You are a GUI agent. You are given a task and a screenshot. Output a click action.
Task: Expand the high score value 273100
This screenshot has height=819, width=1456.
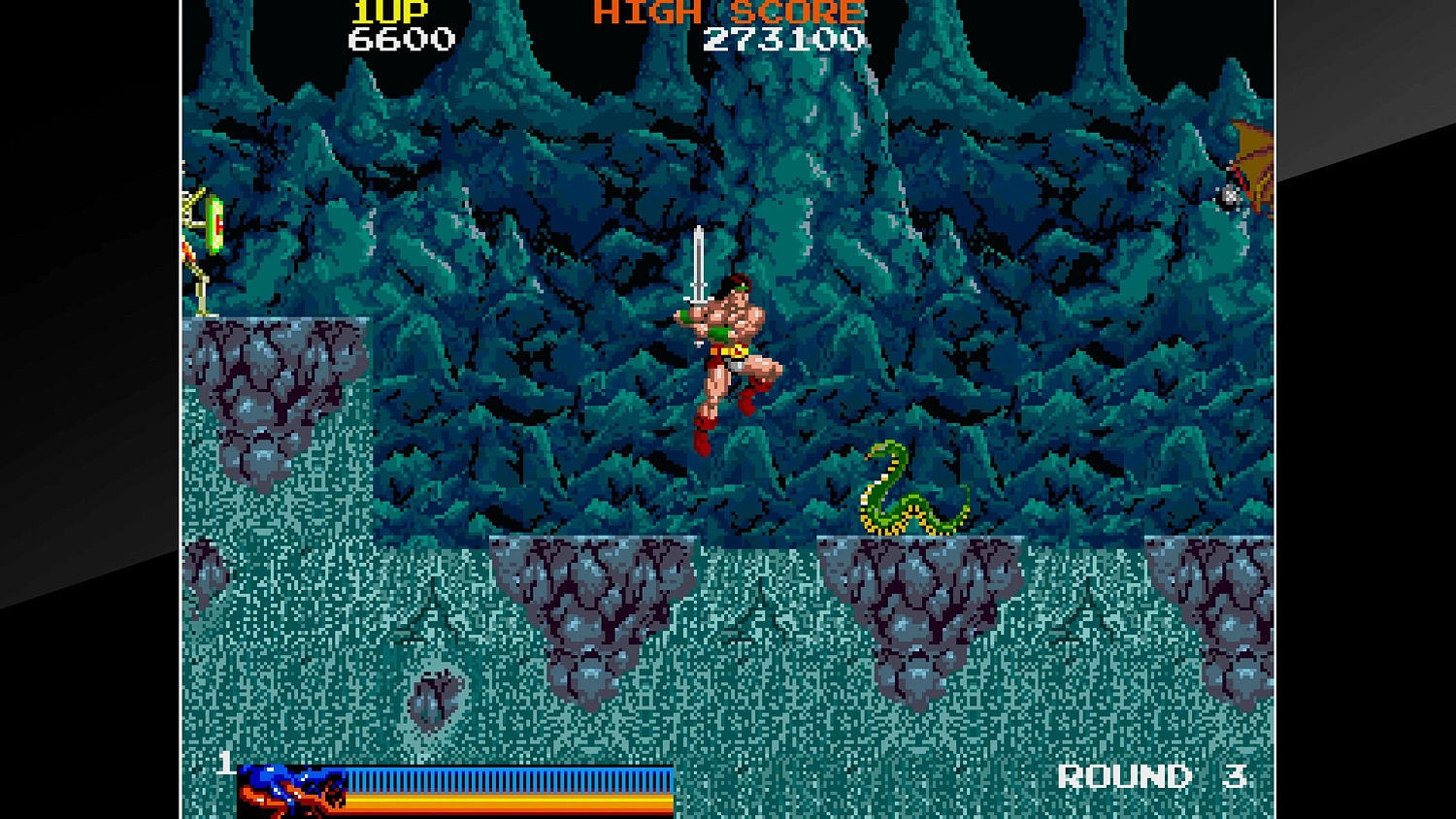click(x=786, y=41)
